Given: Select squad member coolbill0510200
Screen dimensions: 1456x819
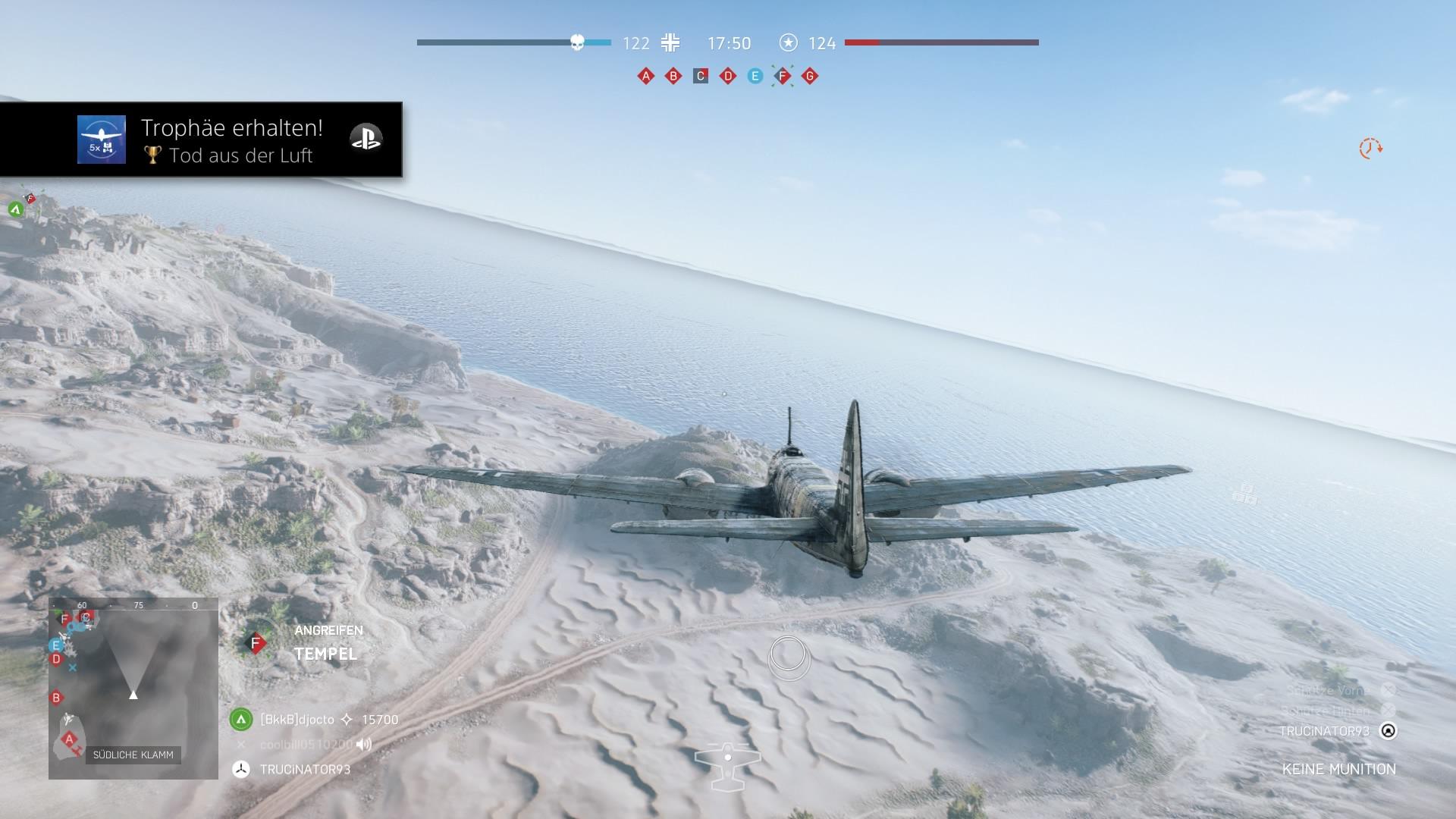Looking at the screenshot, I should (306, 745).
